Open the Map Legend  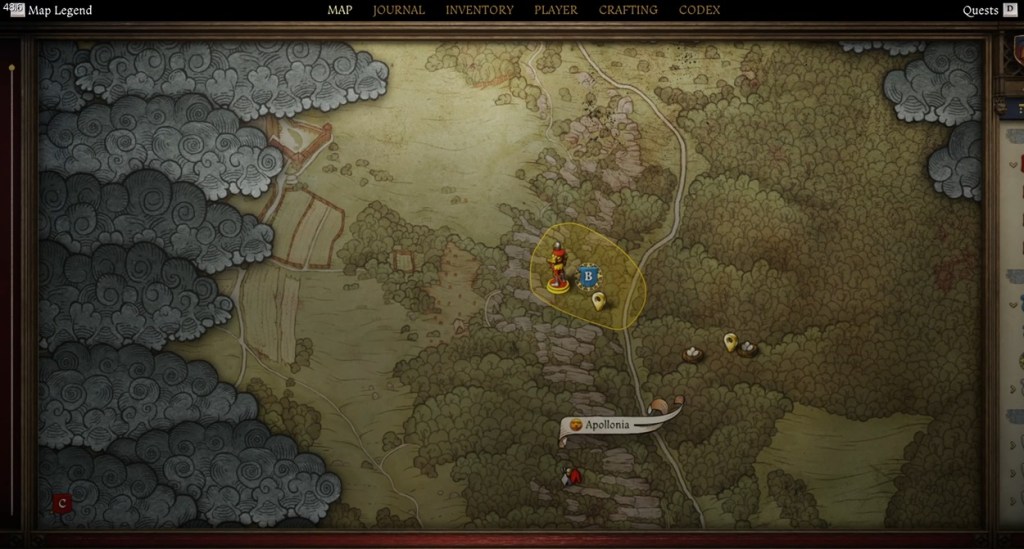(x=59, y=11)
